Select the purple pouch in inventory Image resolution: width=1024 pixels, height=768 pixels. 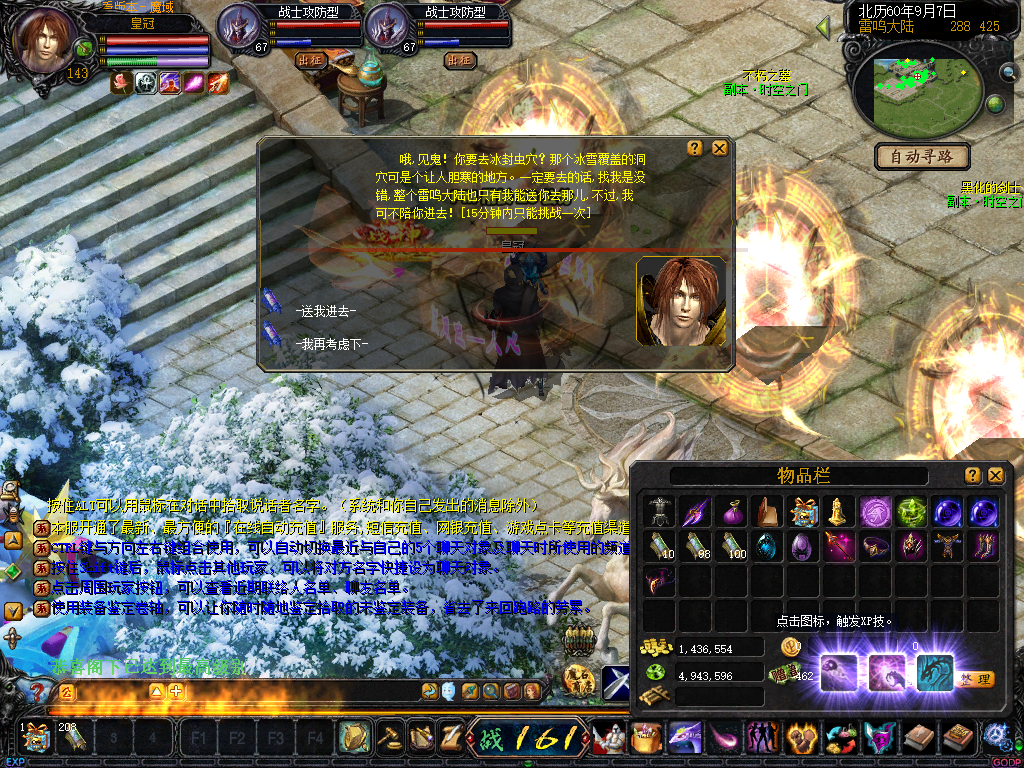tap(731, 511)
